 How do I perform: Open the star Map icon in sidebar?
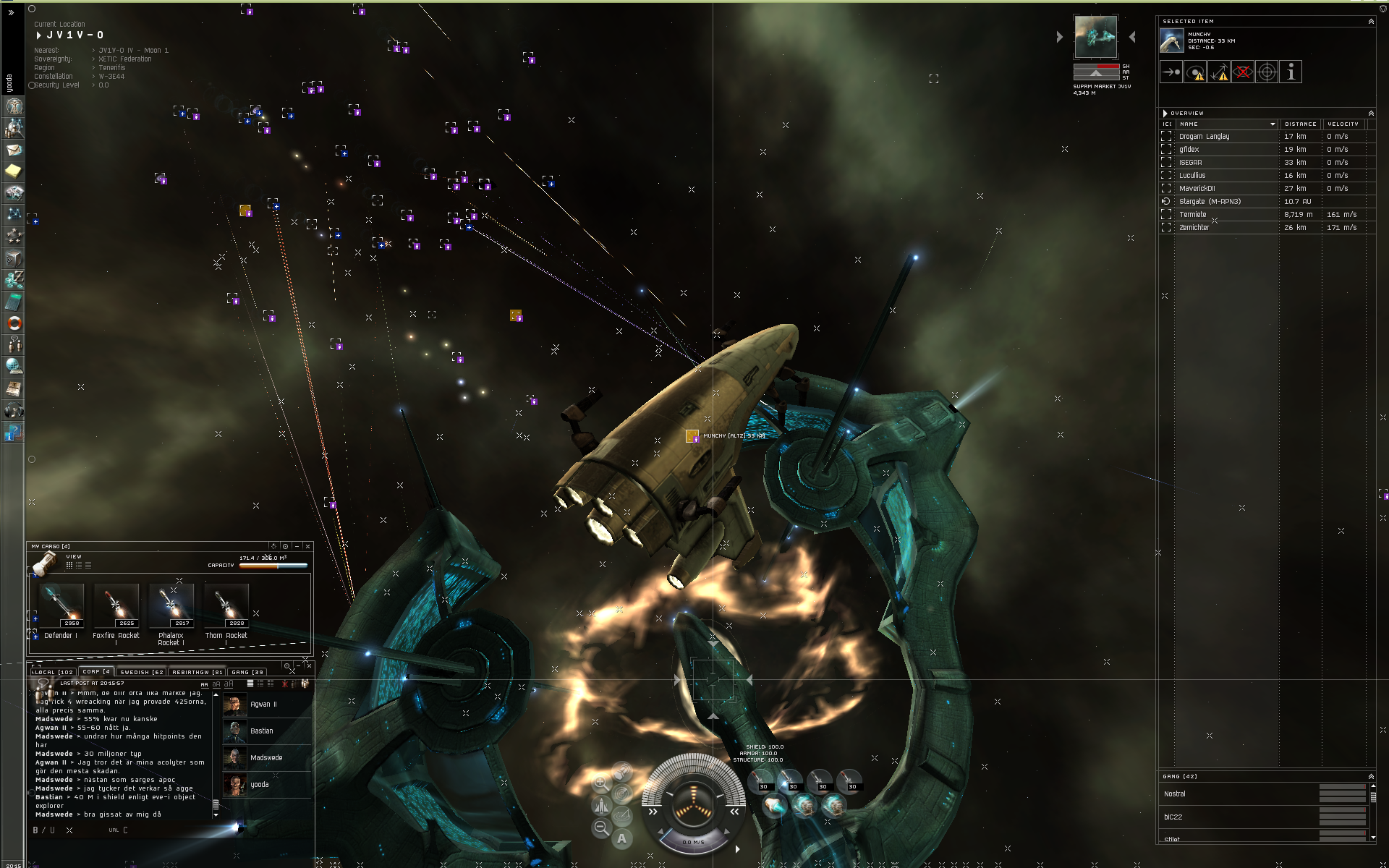click(x=13, y=212)
